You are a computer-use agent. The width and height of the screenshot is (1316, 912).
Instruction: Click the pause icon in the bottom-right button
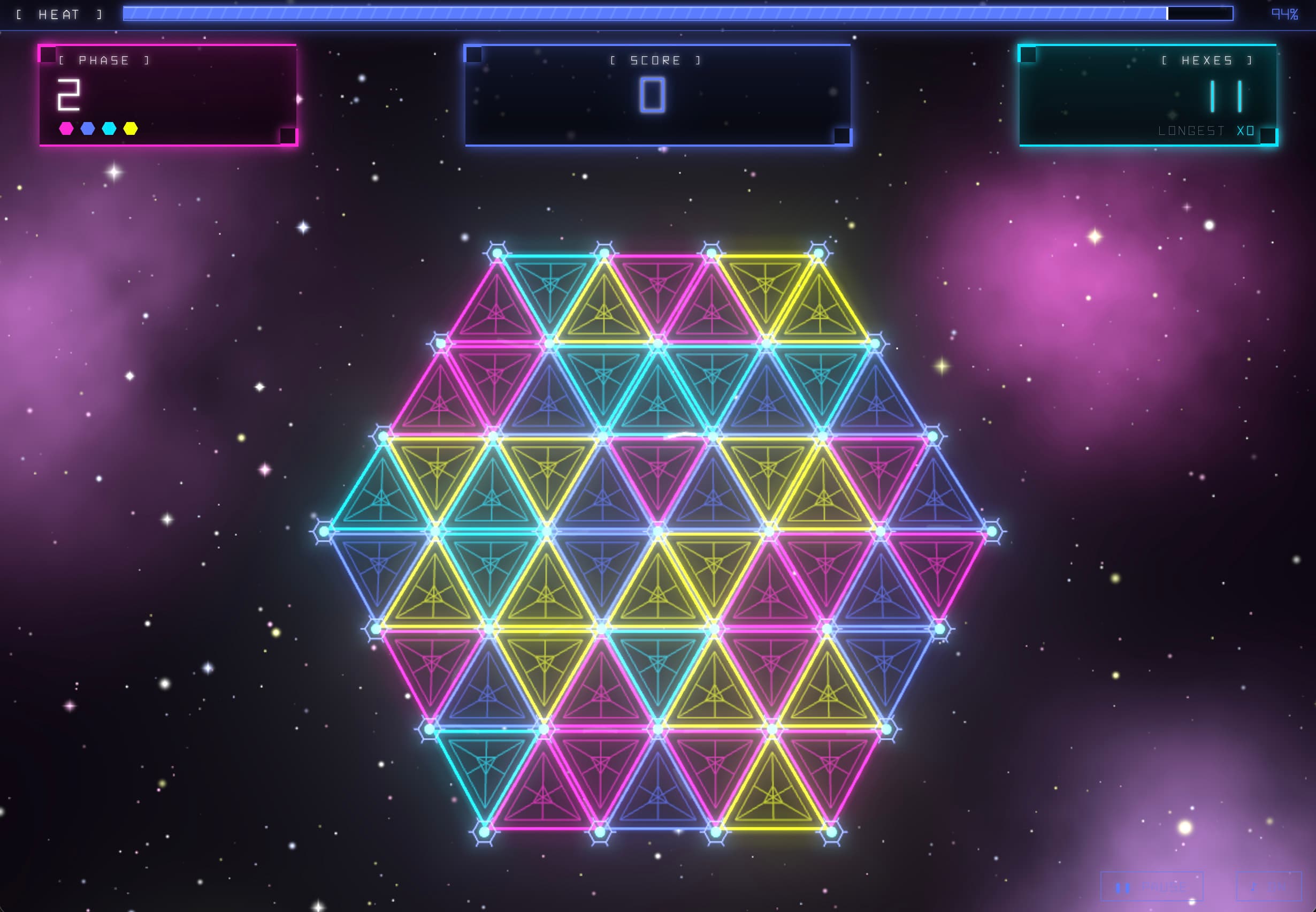1123,888
